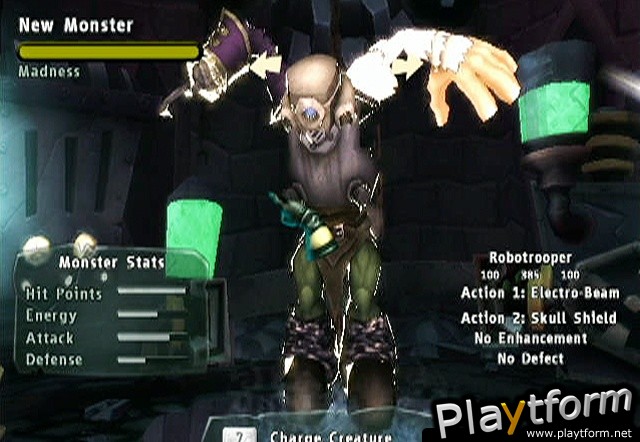640x442 pixels.
Task: Choose Action 2: Skull Shield
Action: [539, 318]
